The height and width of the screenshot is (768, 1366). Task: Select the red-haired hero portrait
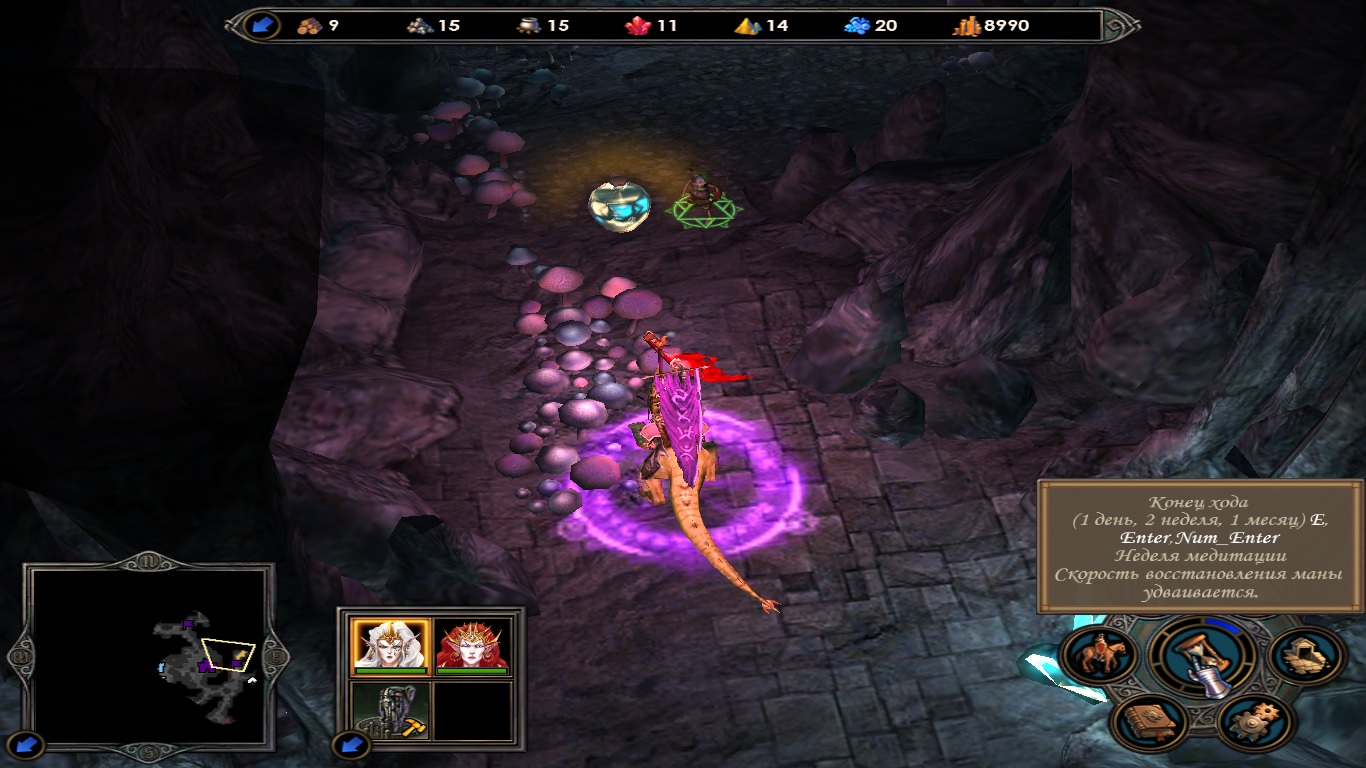coord(473,646)
